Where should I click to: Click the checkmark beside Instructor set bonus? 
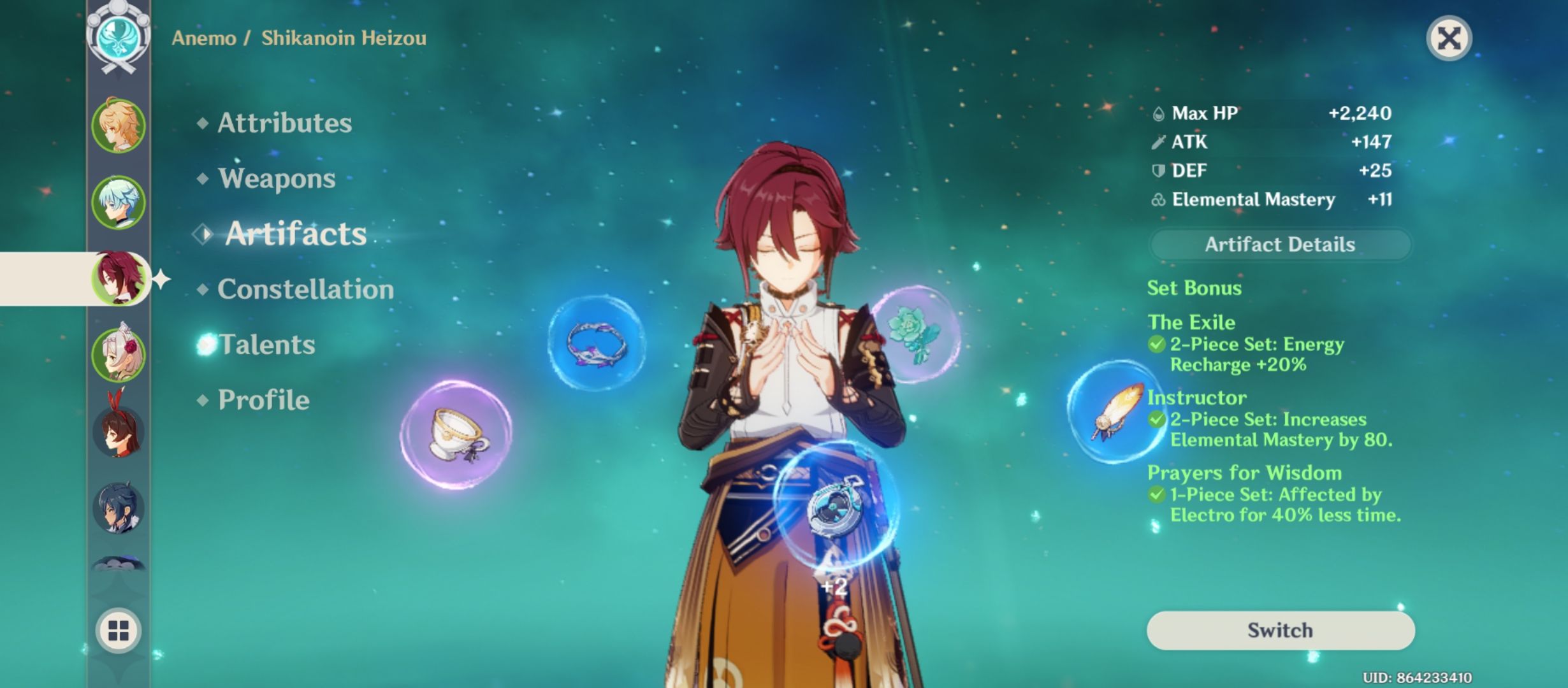(1158, 420)
